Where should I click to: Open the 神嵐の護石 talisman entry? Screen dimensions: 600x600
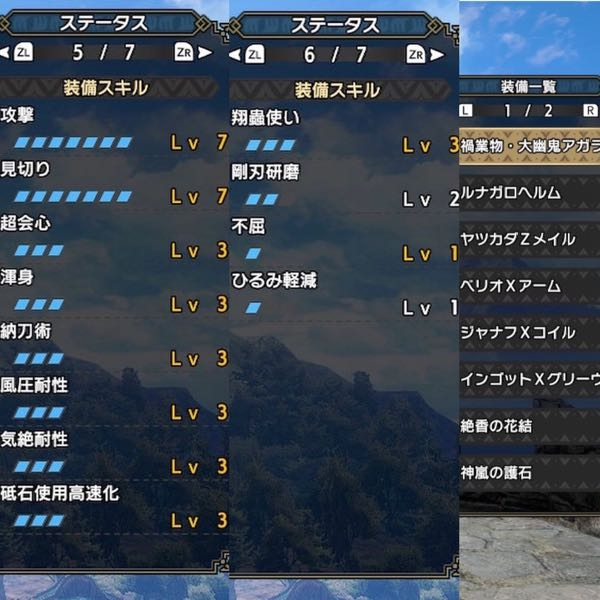530,471
